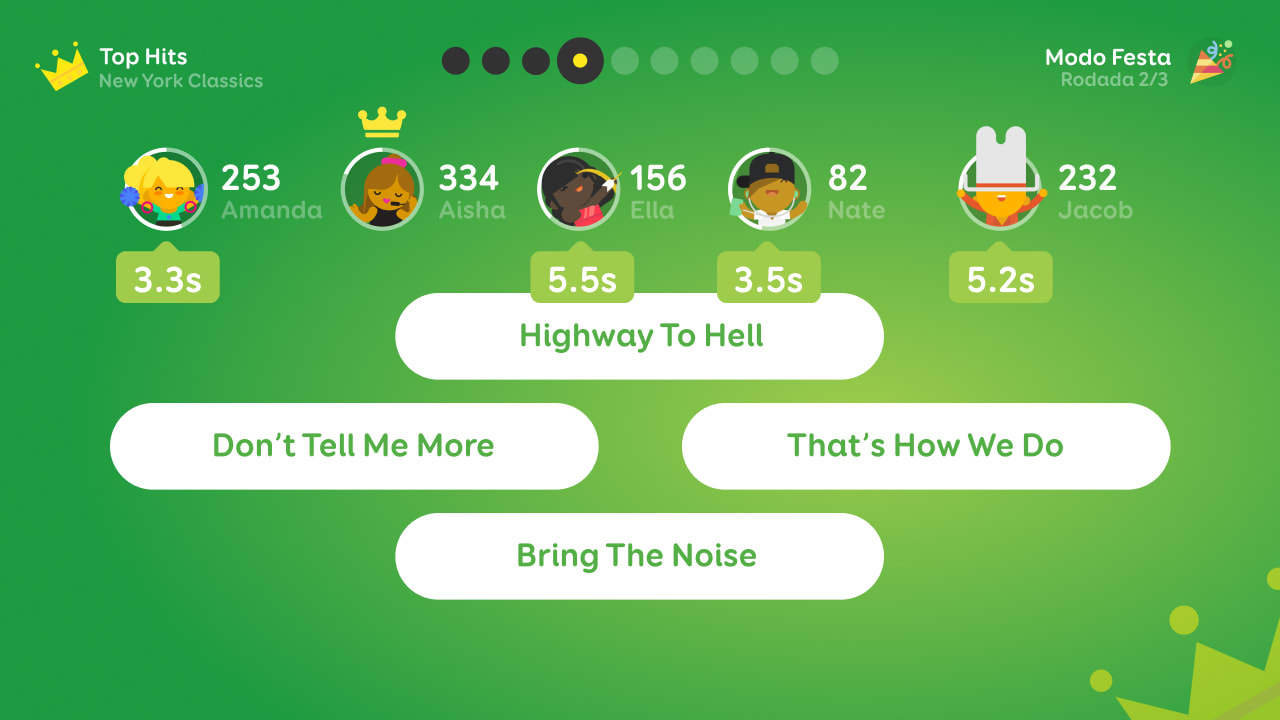Choose the answer Highway To Hell
The height and width of the screenshot is (720, 1280).
[640, 336]
